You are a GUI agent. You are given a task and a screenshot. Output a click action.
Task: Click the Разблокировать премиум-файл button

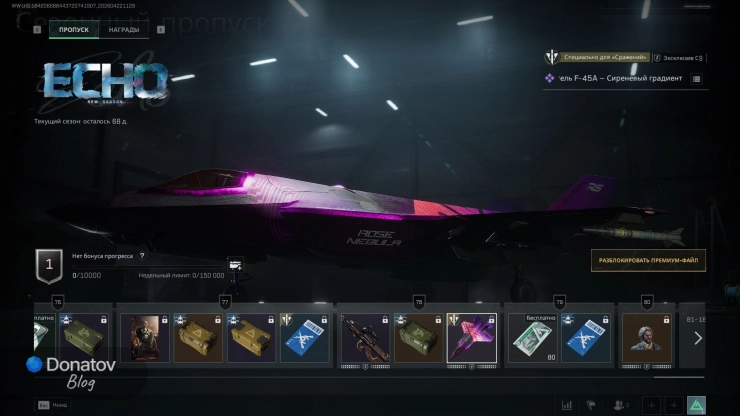pos(648,261)
